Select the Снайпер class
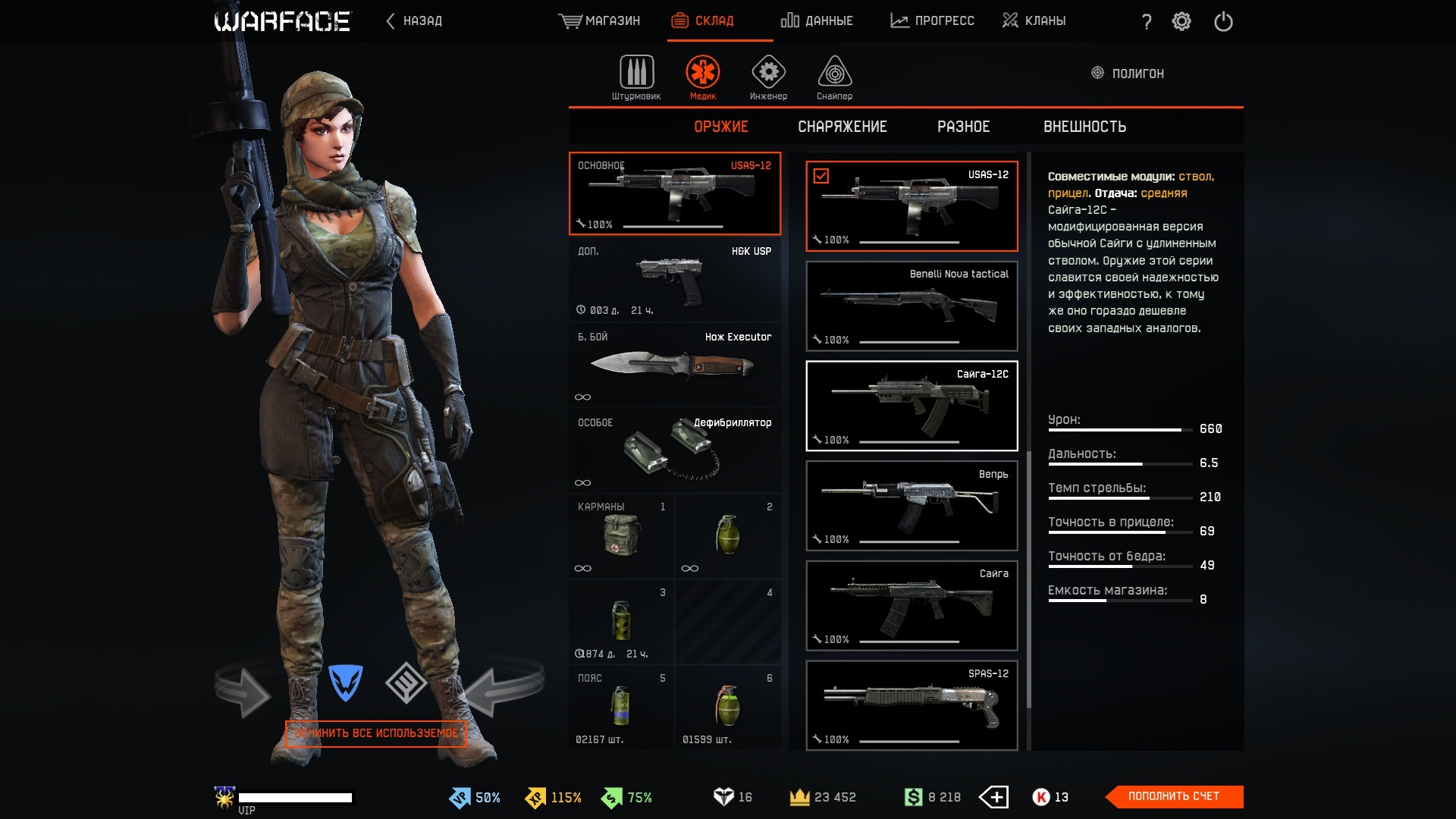The width and height of the screenshot is (1456, 819). (x=834, y=77)
